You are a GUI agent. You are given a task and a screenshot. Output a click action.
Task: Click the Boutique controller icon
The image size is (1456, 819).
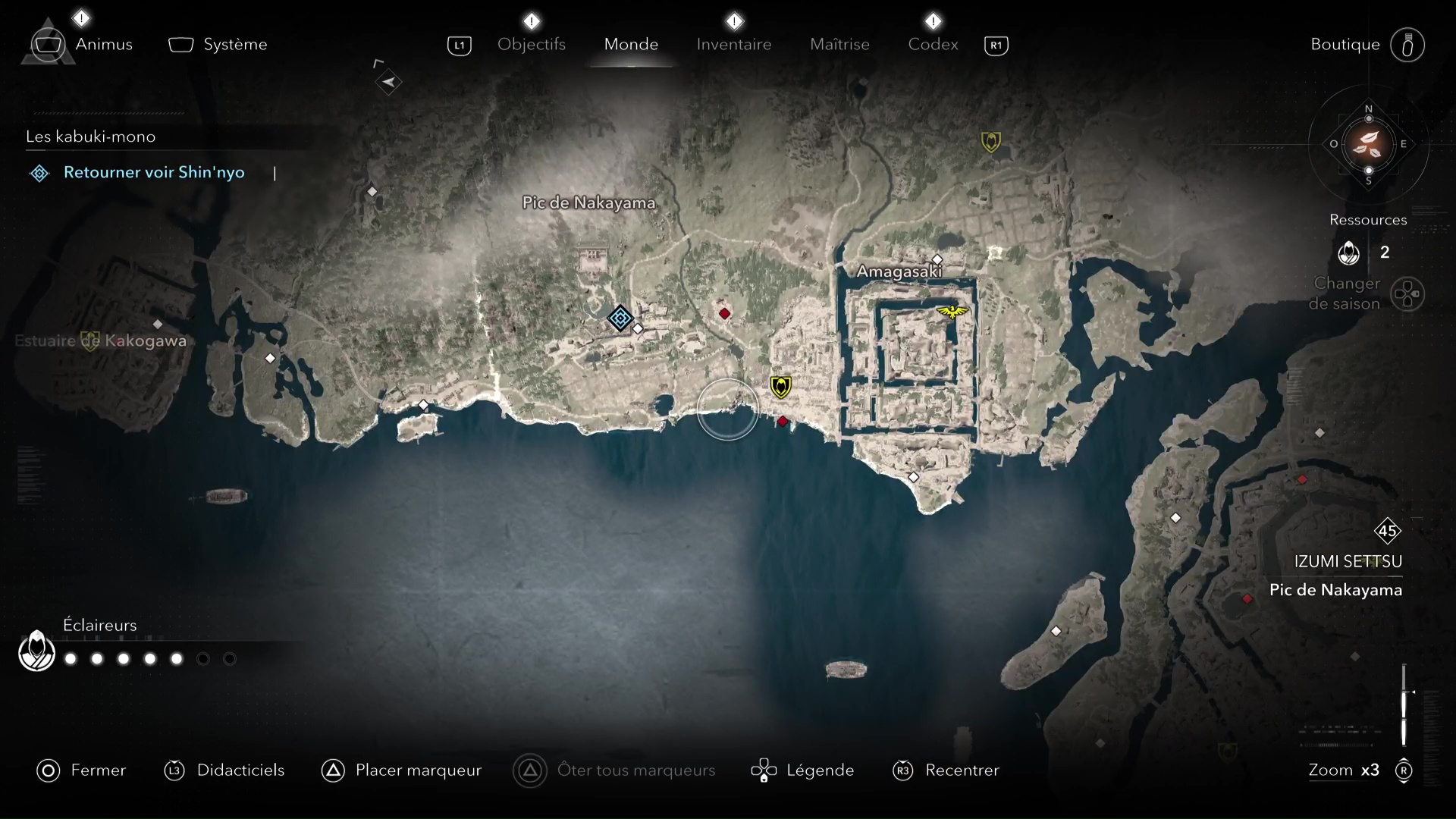pos(1408,45)
